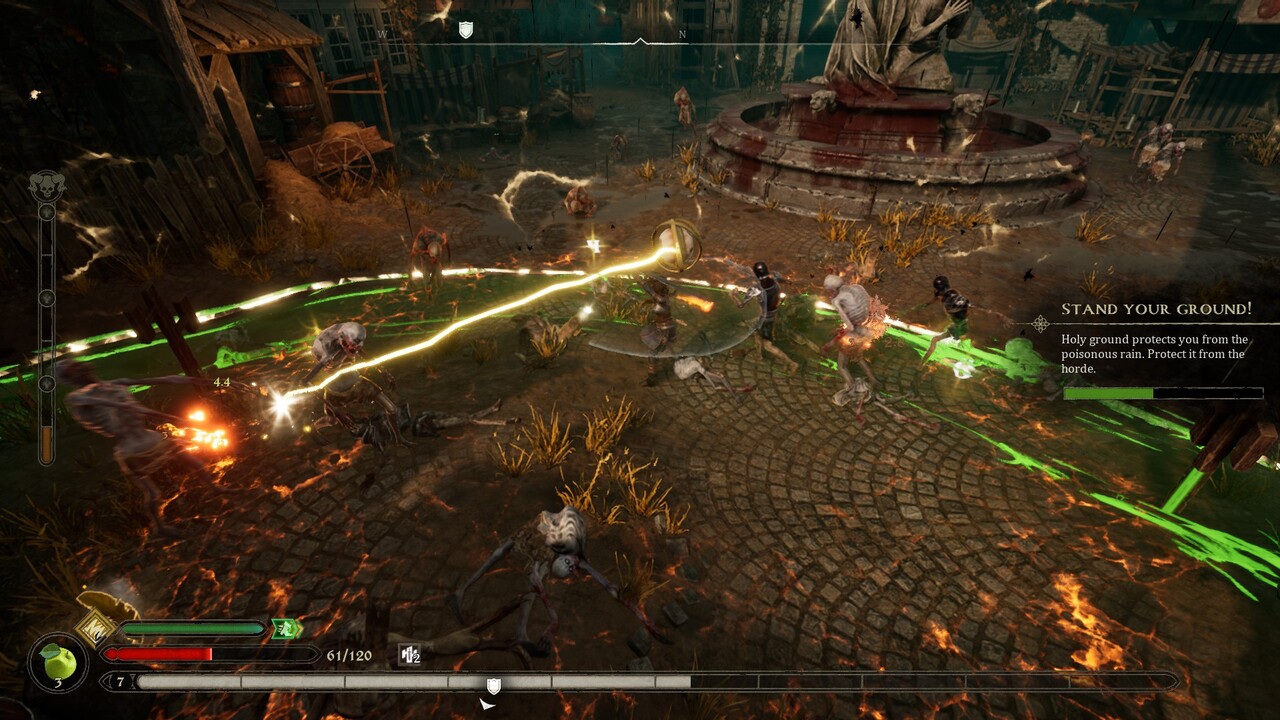1280x720 pixels.
Task: Select the green stamina buff icon
Action: pyautogui.click(x=286, y=629)
